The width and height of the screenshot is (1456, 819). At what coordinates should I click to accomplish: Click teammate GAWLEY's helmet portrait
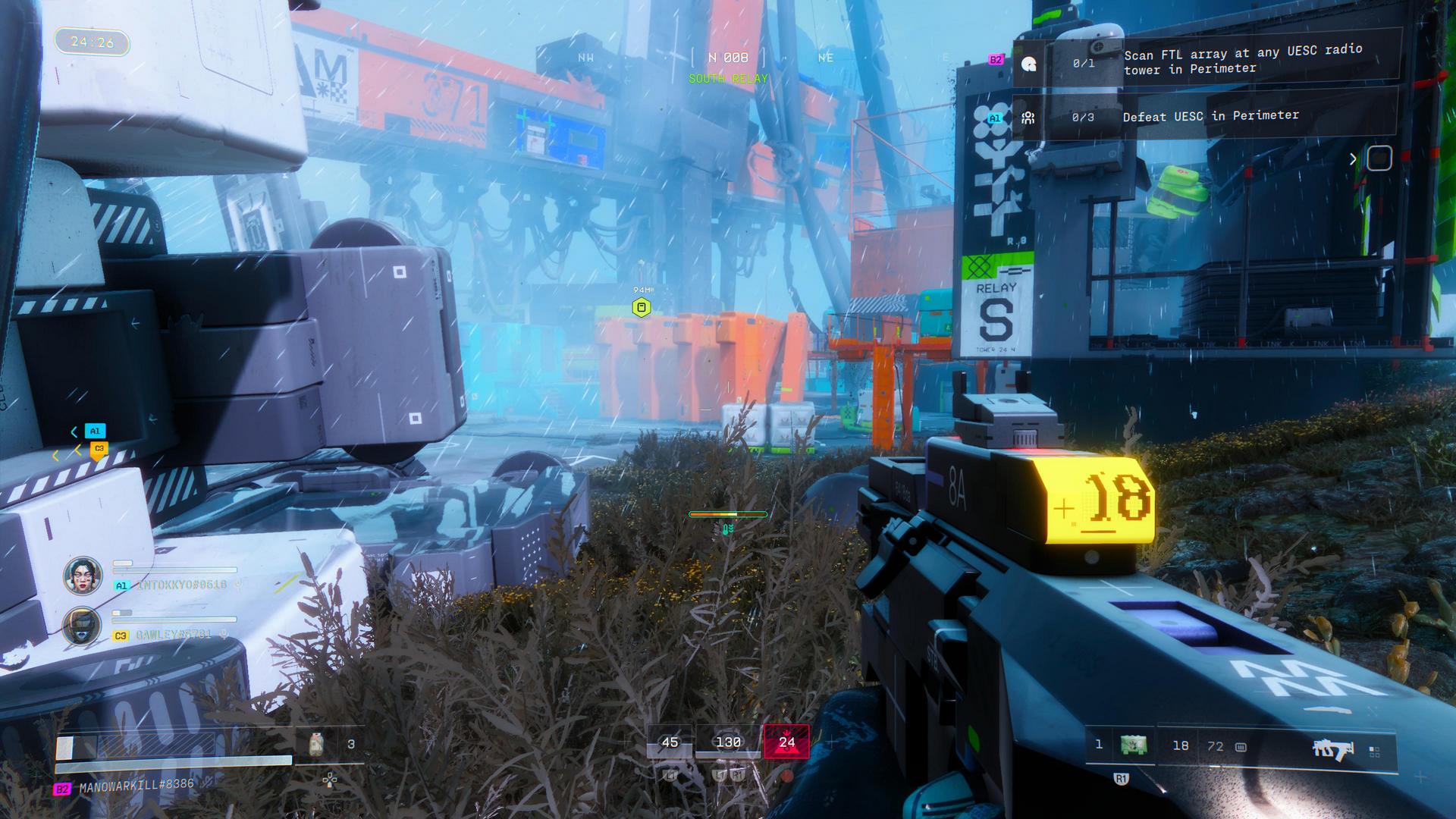[82, 626]
